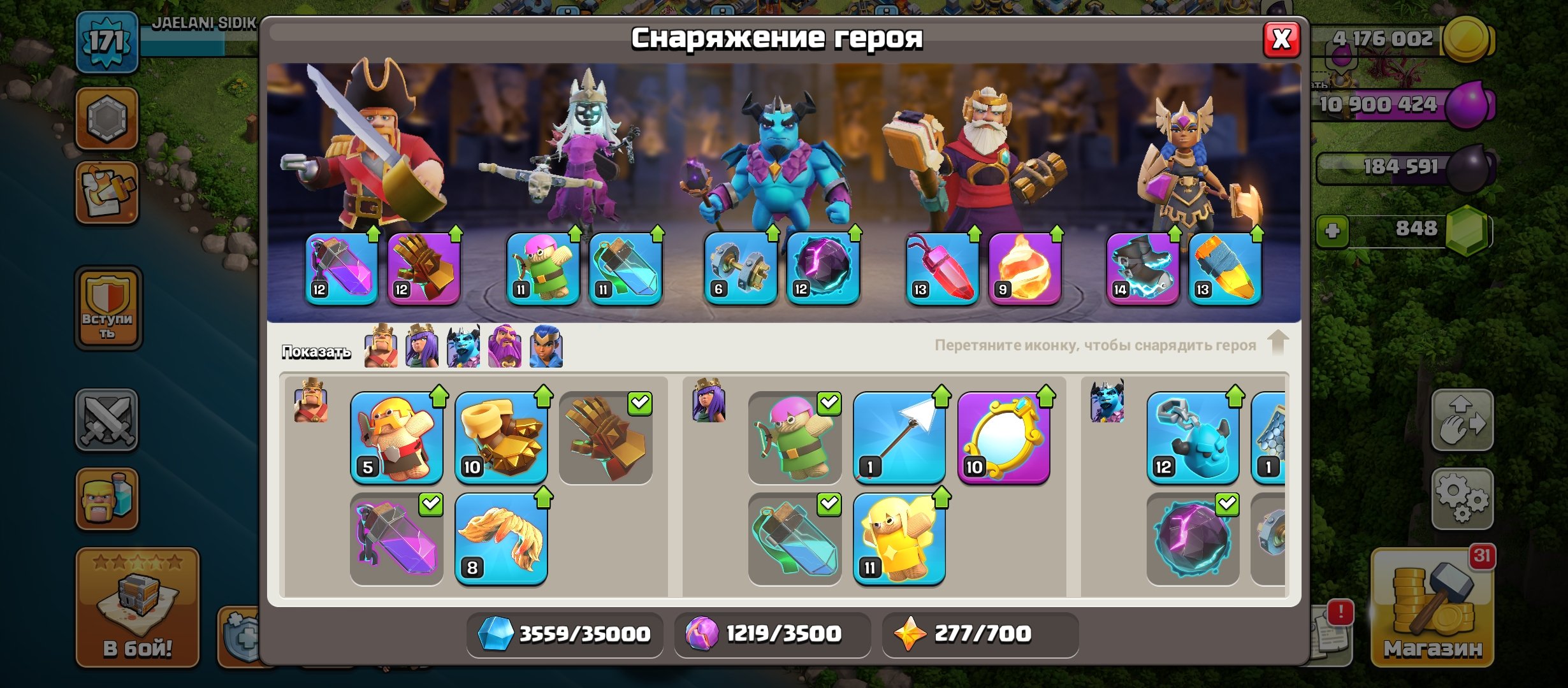Click the crossed swords battle icon

coord(107,420)
